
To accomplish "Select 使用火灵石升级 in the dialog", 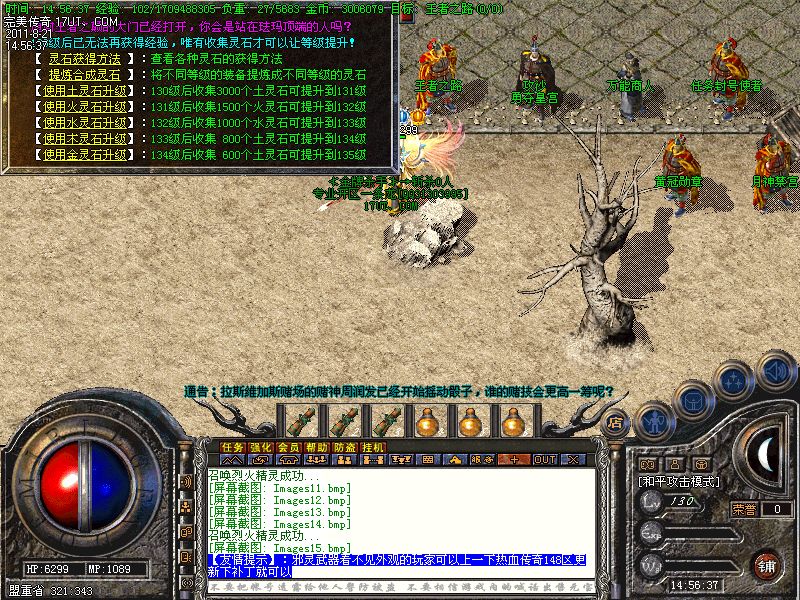I will coord(85,107).
